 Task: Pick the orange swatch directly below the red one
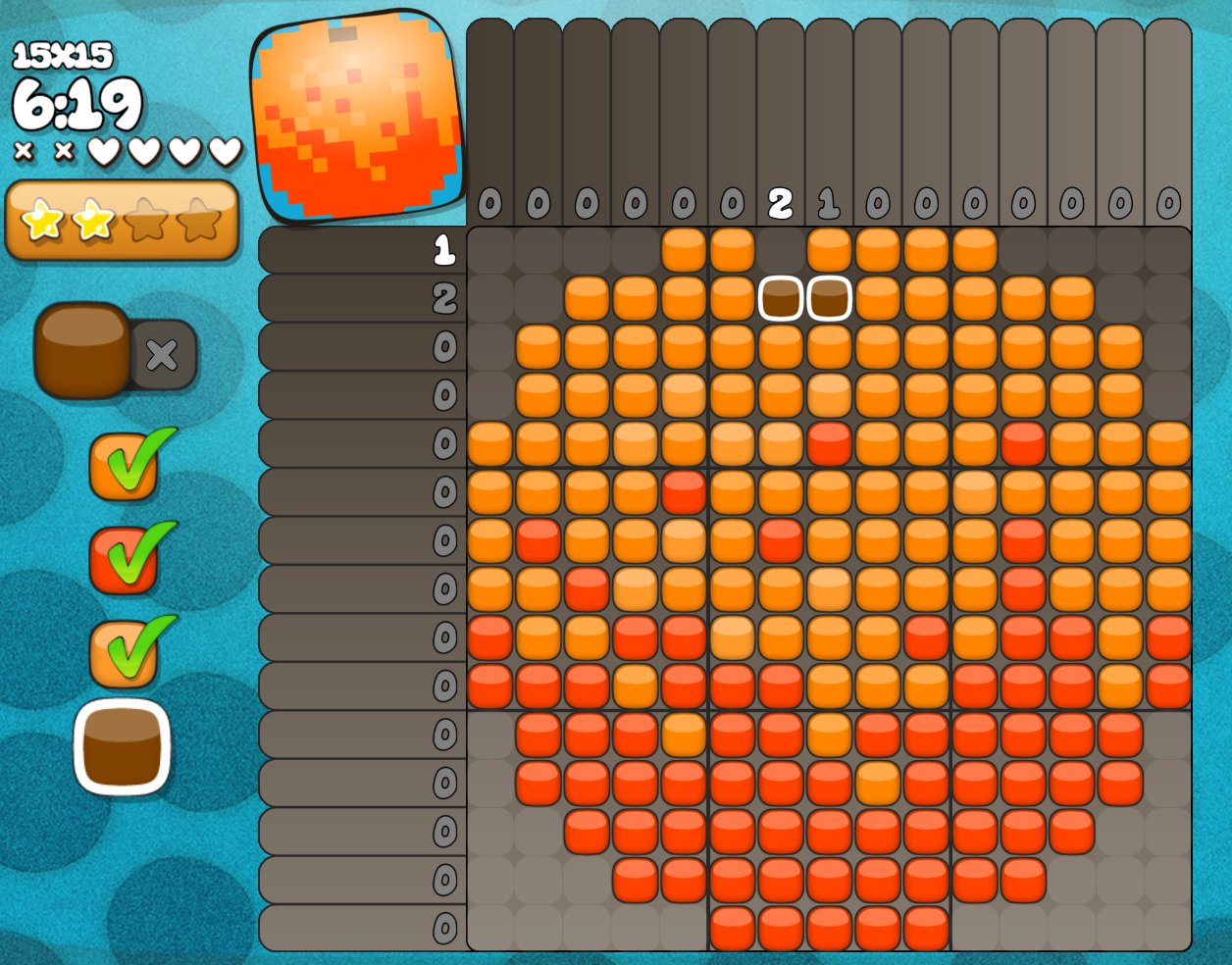coord(124,653)
